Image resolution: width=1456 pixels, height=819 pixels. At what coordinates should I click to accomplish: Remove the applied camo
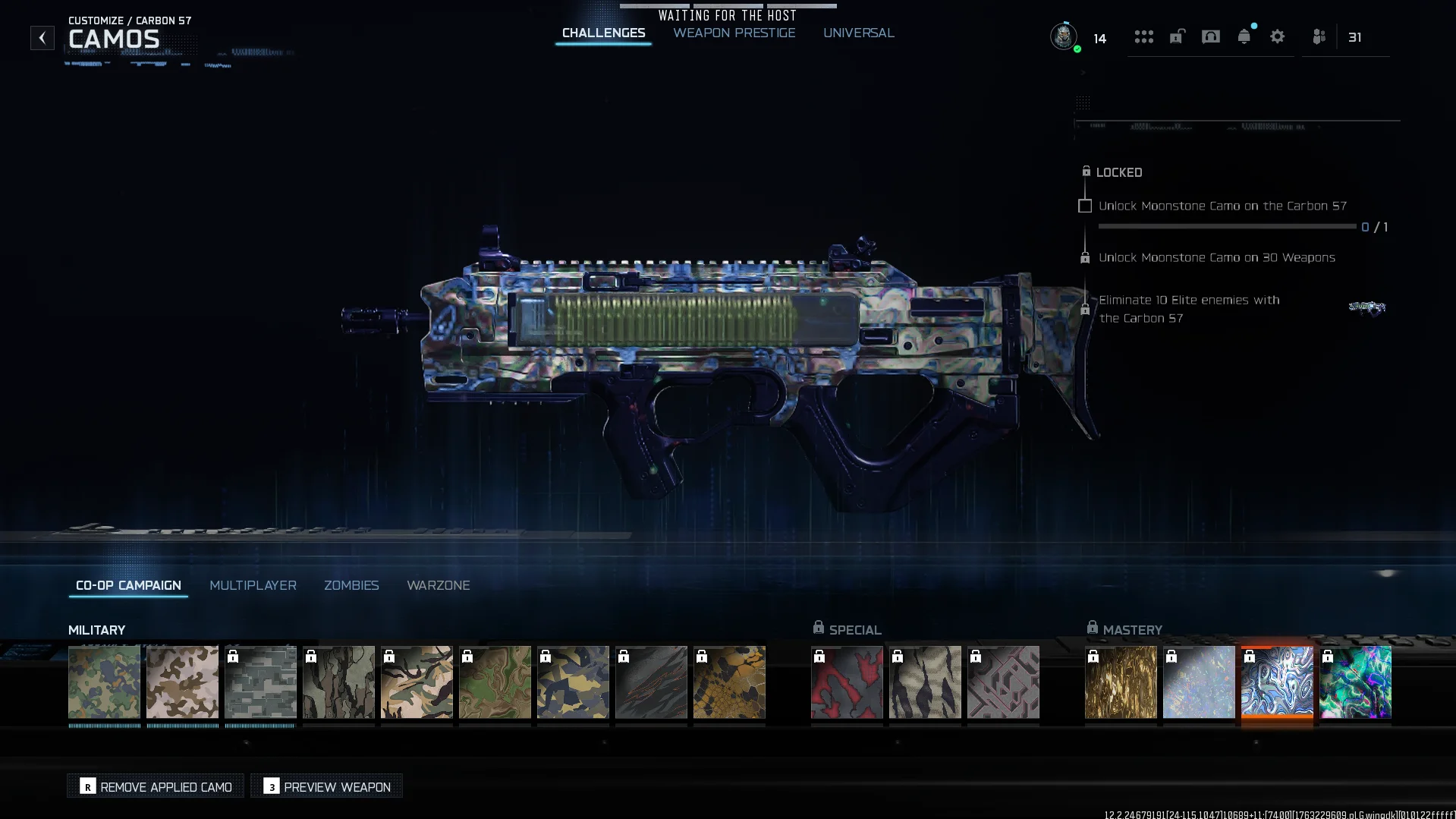(156, 786)
